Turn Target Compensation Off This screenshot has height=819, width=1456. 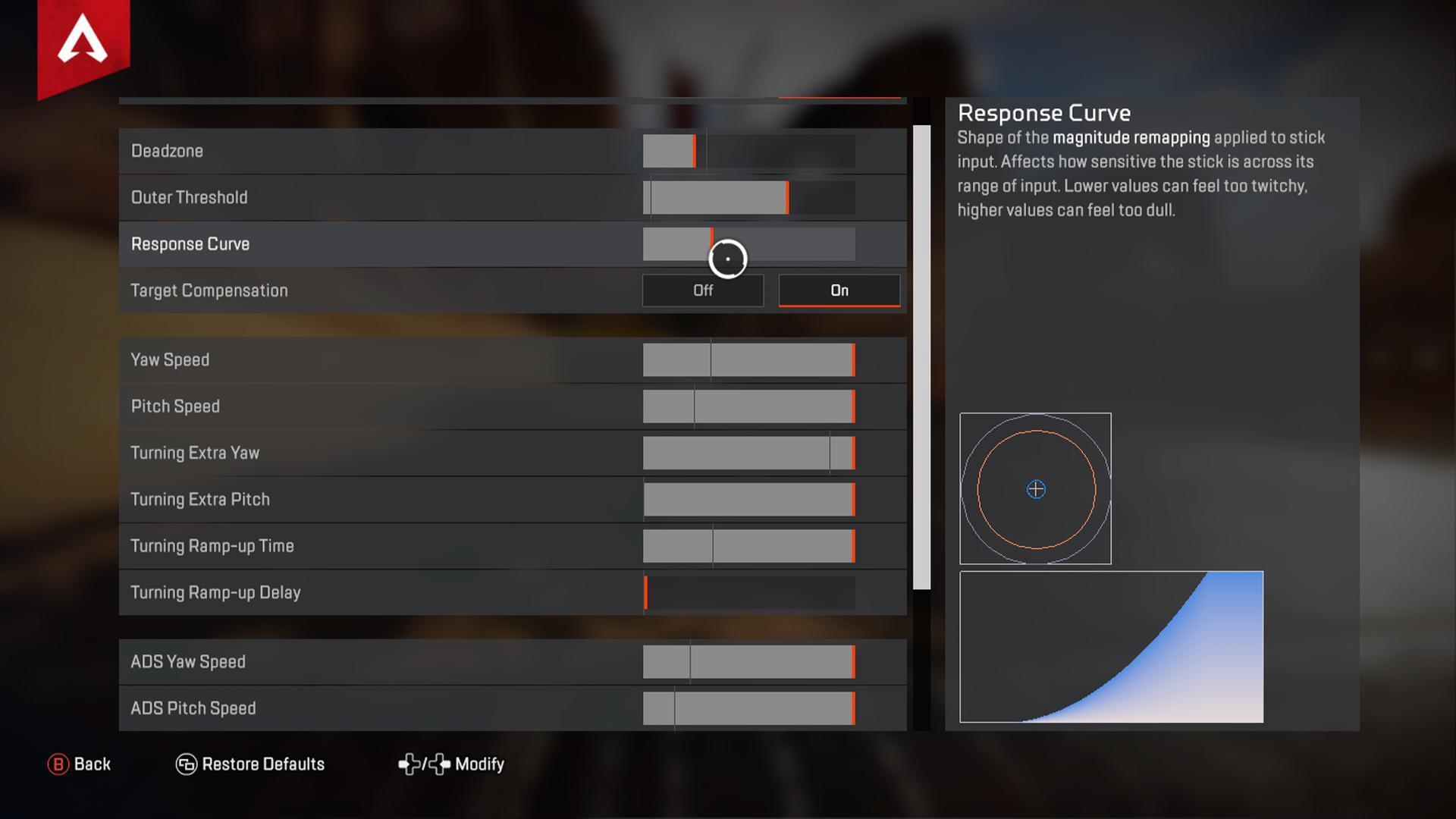(702, 290)
